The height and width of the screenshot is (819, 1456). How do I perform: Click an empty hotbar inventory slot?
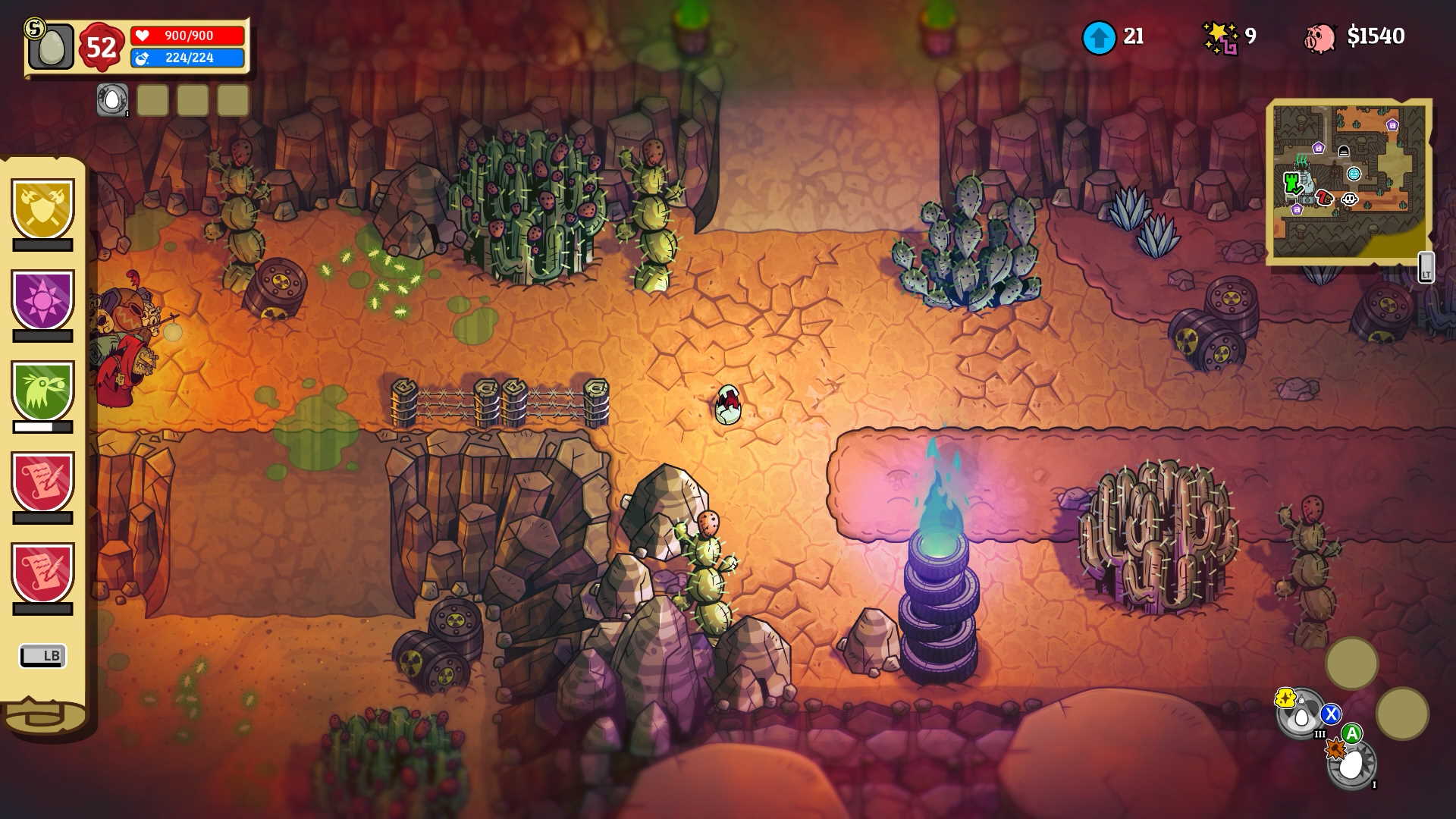[x=152, y=99]
